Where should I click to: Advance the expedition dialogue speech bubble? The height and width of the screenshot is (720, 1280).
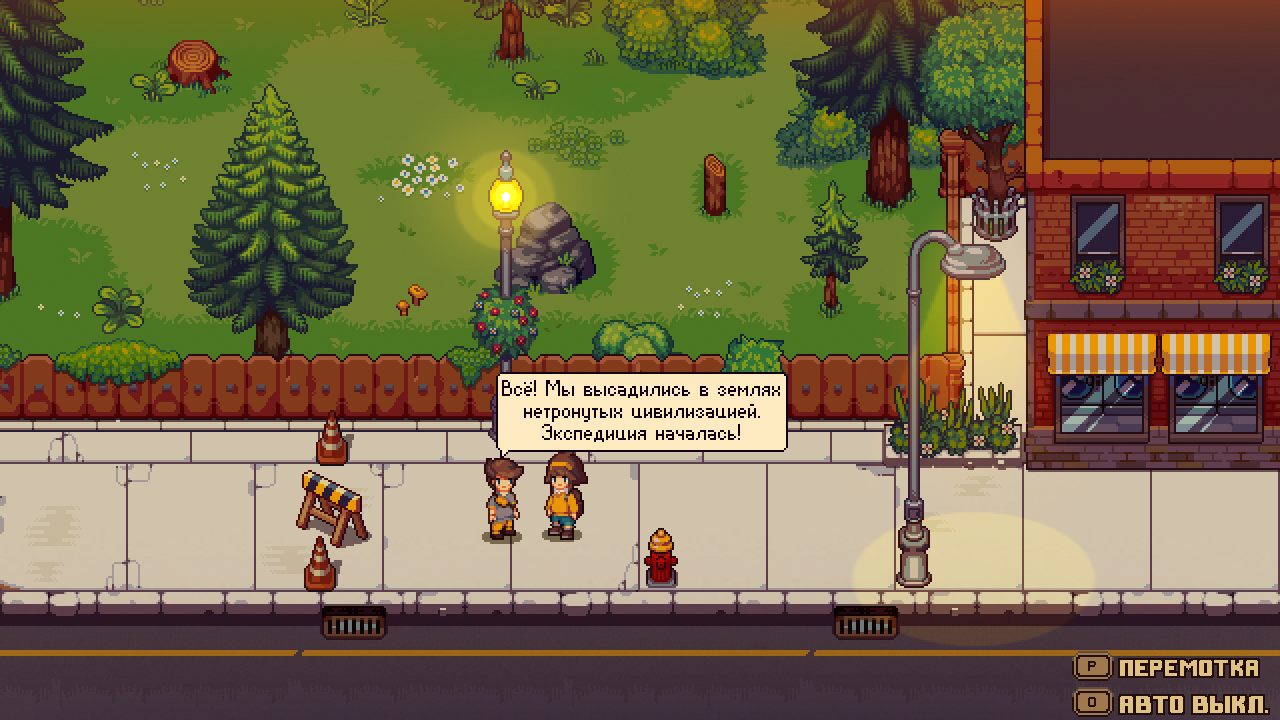(x=641, y=412)
